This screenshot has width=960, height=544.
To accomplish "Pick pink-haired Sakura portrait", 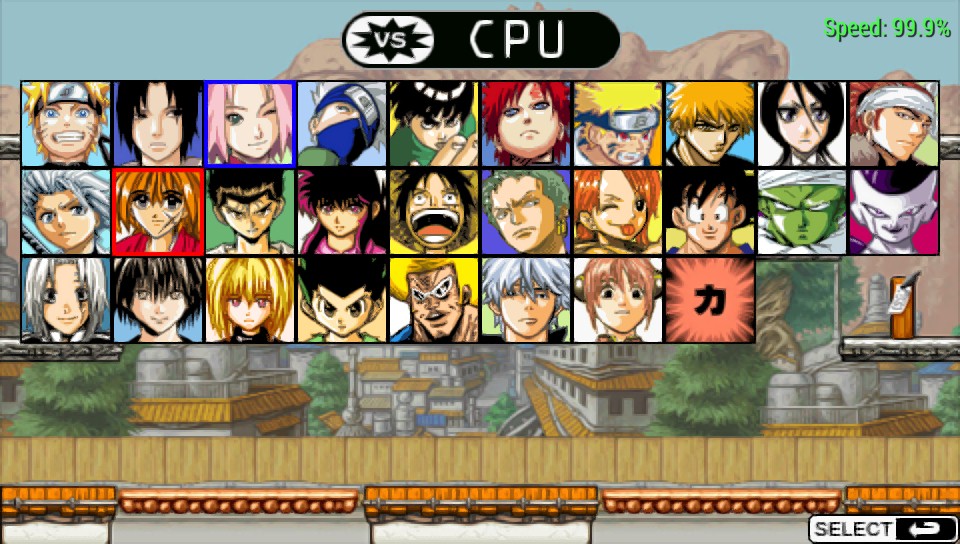I will coord(250,124).
